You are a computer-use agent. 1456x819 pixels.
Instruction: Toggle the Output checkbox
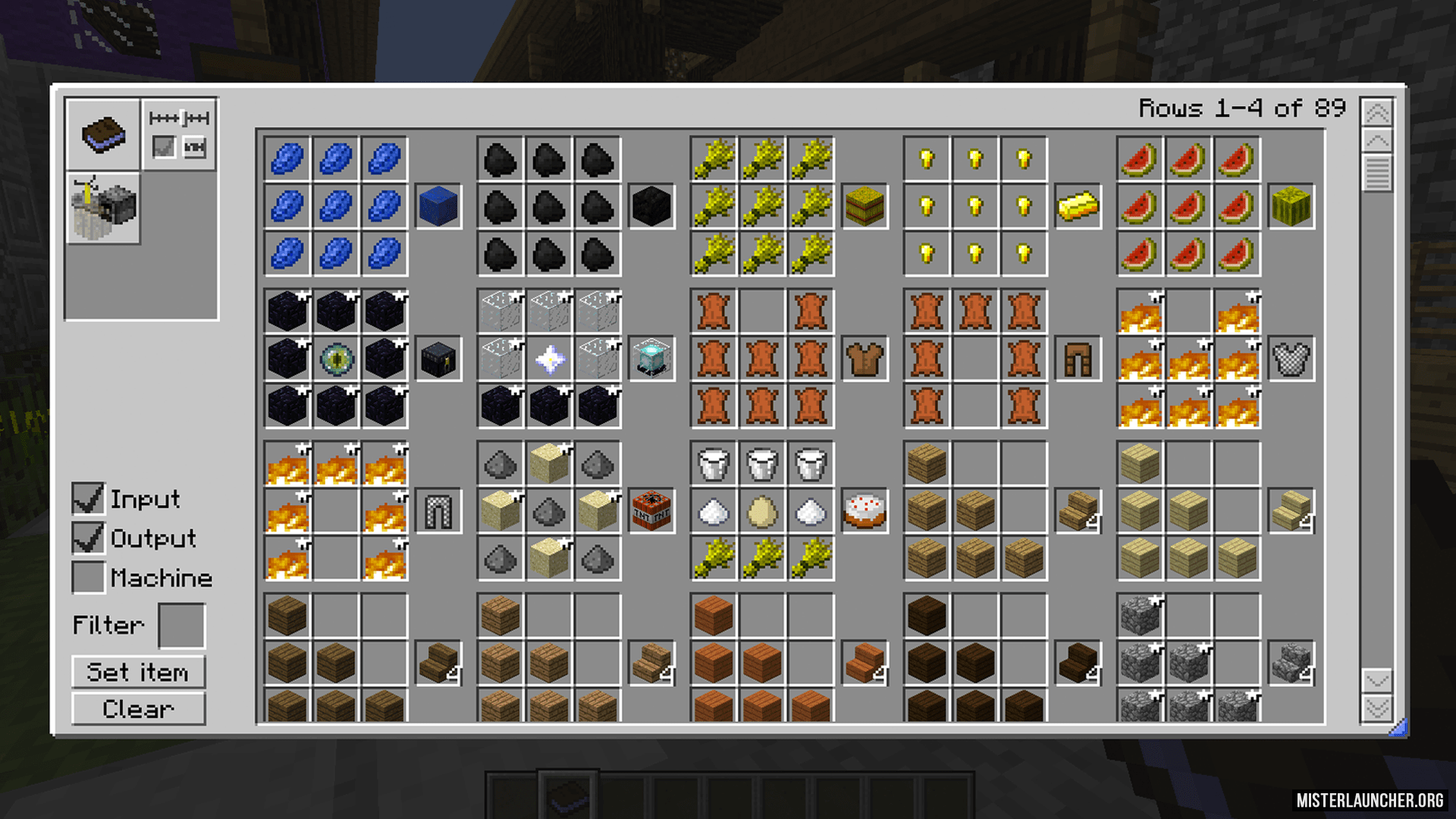pyautogui.click(x=88, y=538)
